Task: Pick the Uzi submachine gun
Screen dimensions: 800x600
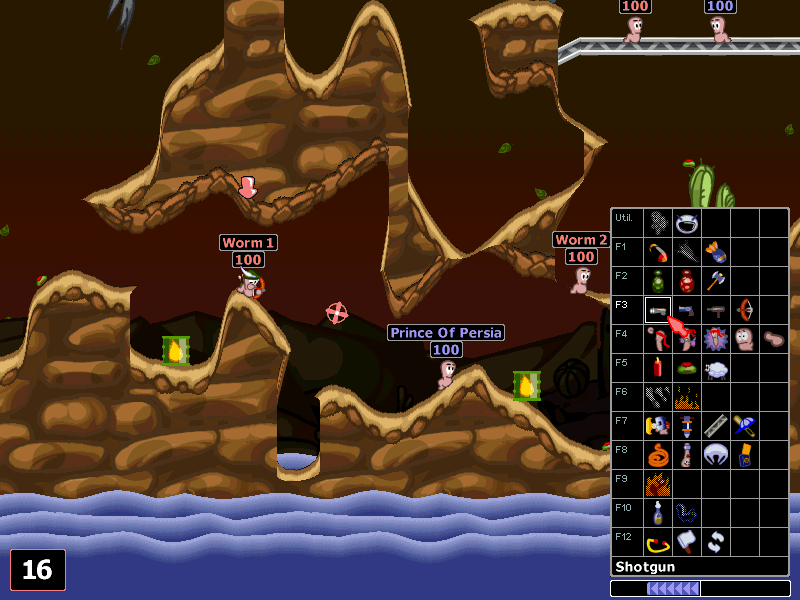Action: (715, 310)
